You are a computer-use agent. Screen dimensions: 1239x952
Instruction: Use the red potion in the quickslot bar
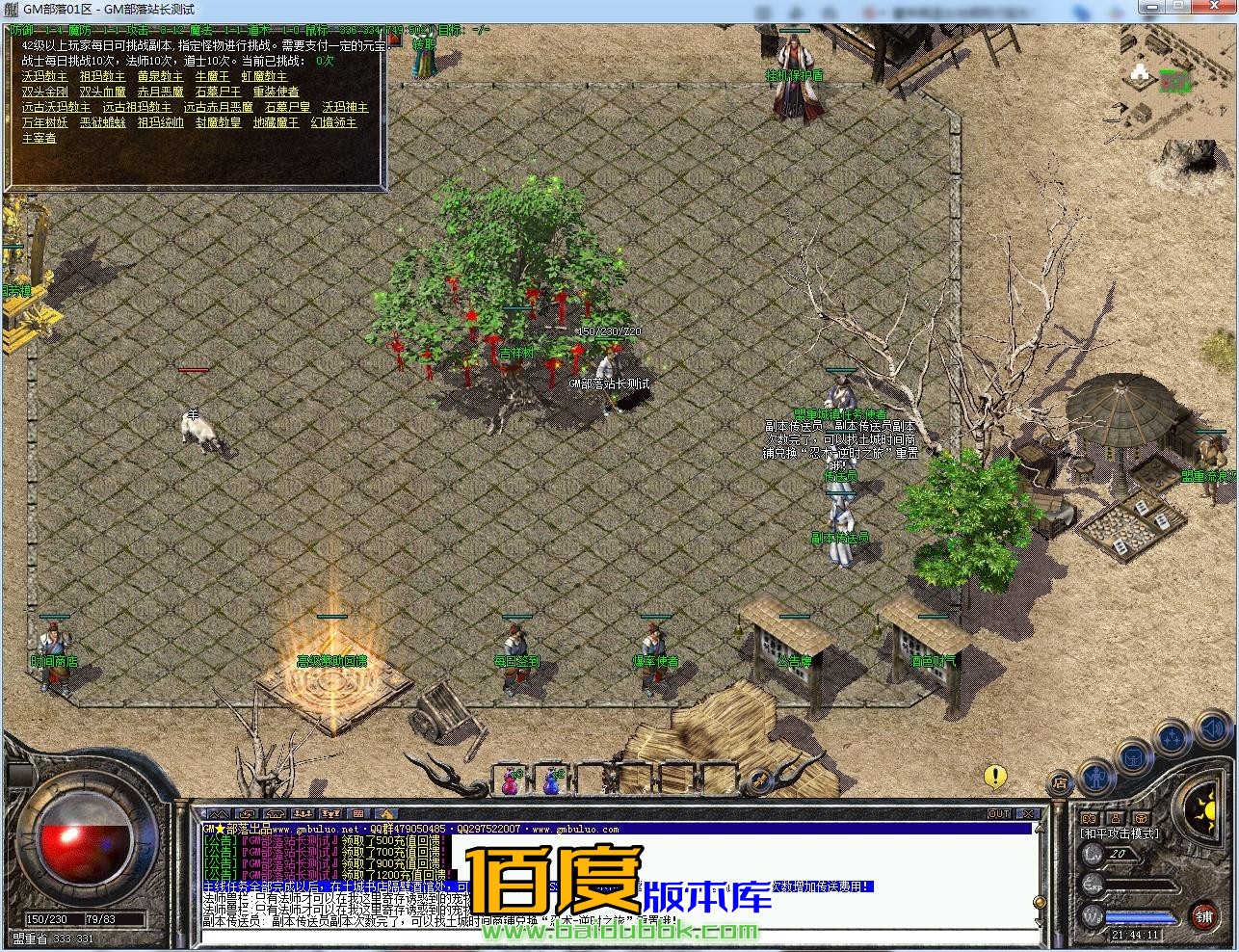pos(510,782)
